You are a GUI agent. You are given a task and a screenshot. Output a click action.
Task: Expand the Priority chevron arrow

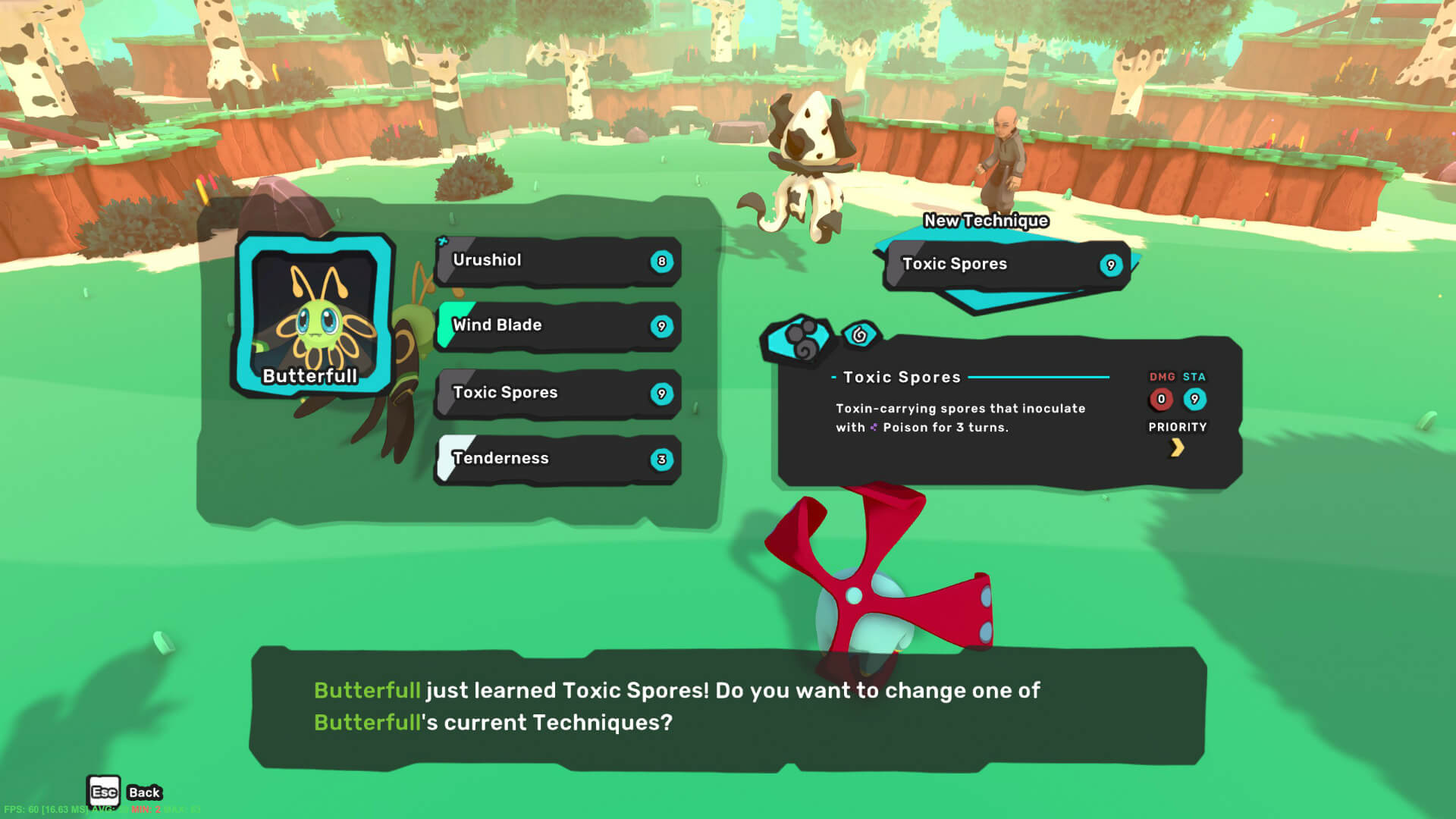tap(1178, 447)
